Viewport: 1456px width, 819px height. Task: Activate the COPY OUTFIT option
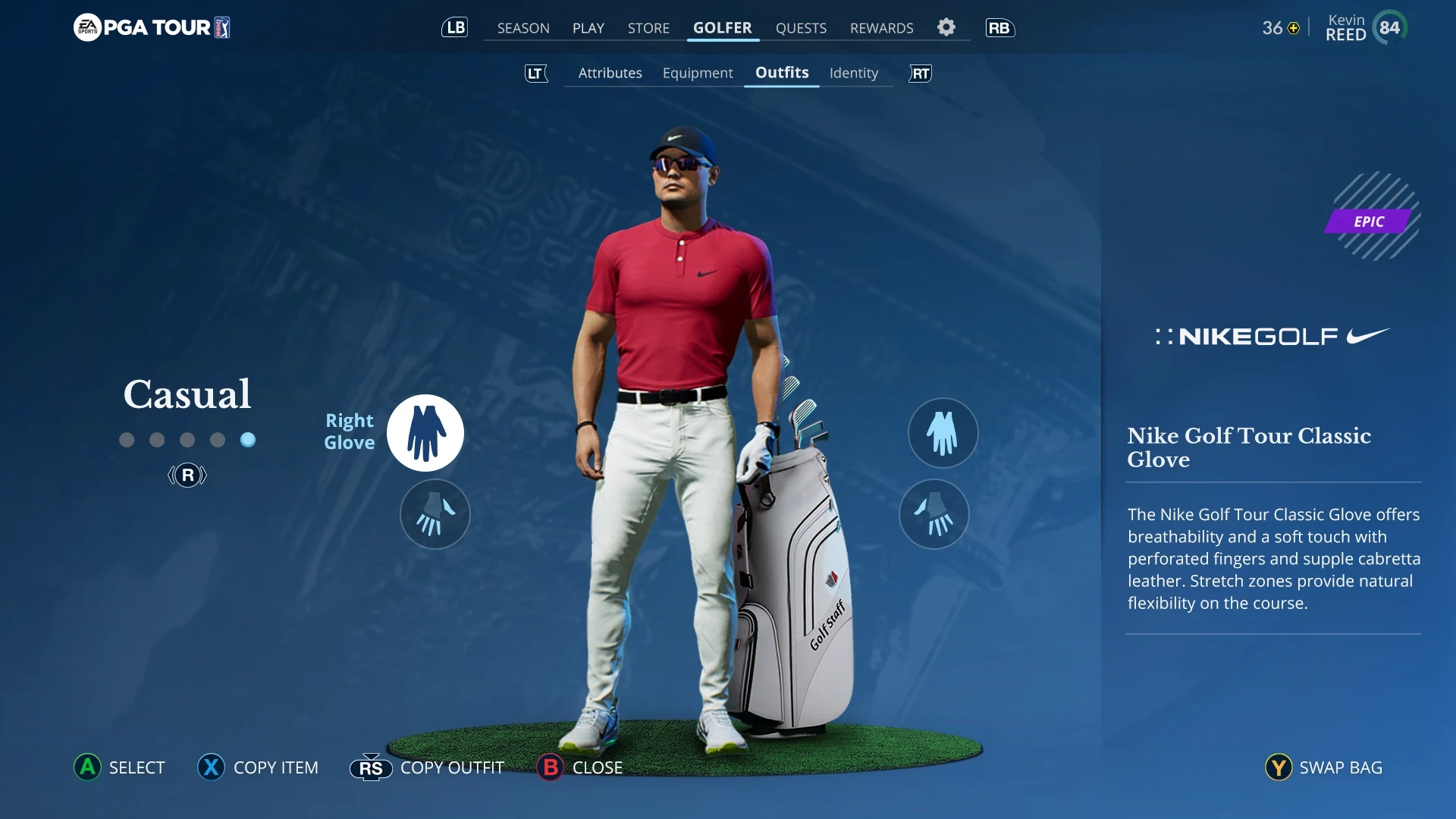pos(427,767)
